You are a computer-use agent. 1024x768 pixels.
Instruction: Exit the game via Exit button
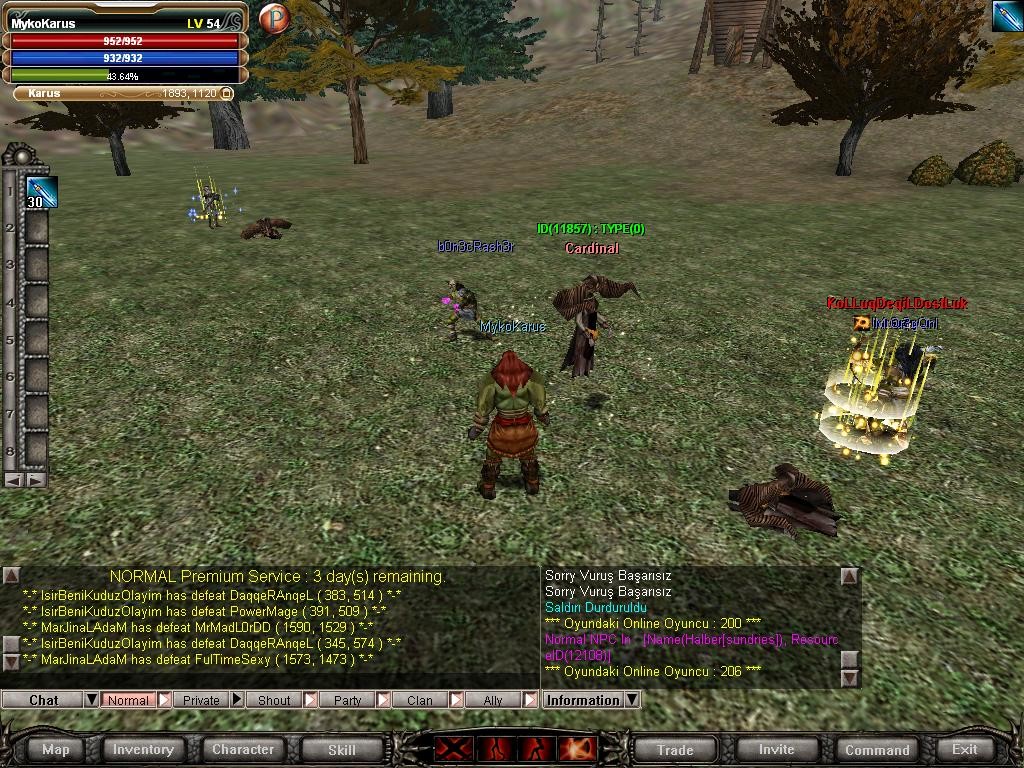965,749
